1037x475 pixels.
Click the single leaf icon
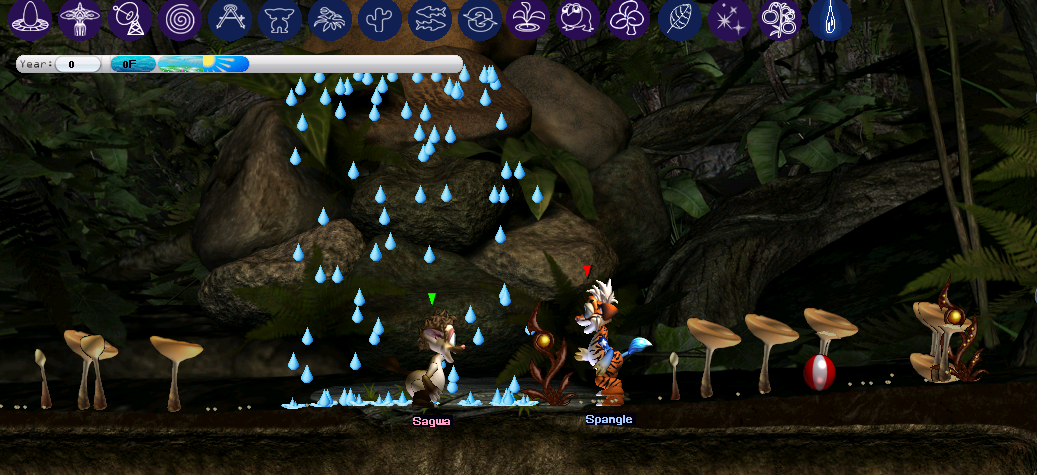pyautogui.click(x=680, y=19)
